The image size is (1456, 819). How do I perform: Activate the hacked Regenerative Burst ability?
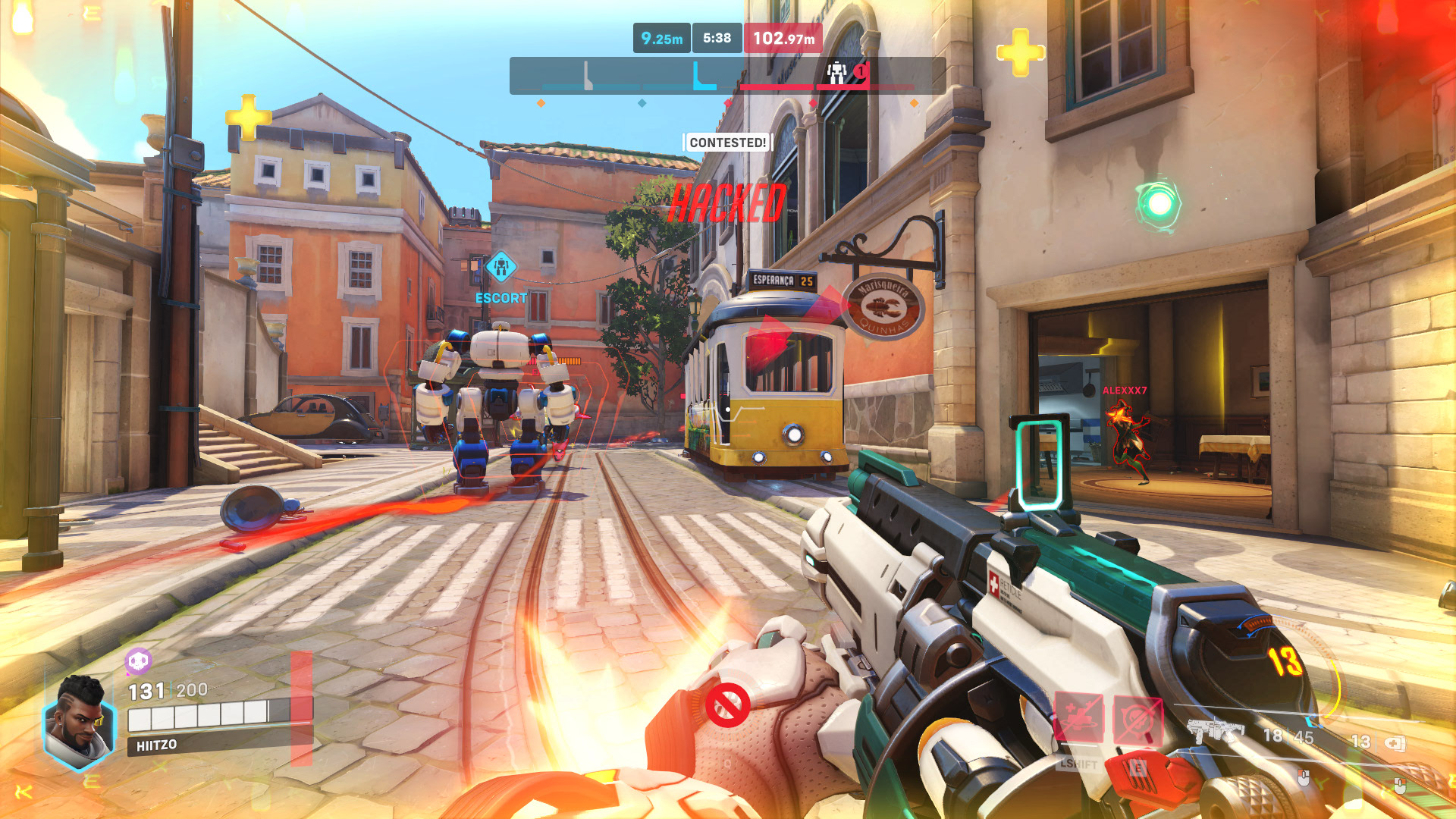(x=1078, y=718)
